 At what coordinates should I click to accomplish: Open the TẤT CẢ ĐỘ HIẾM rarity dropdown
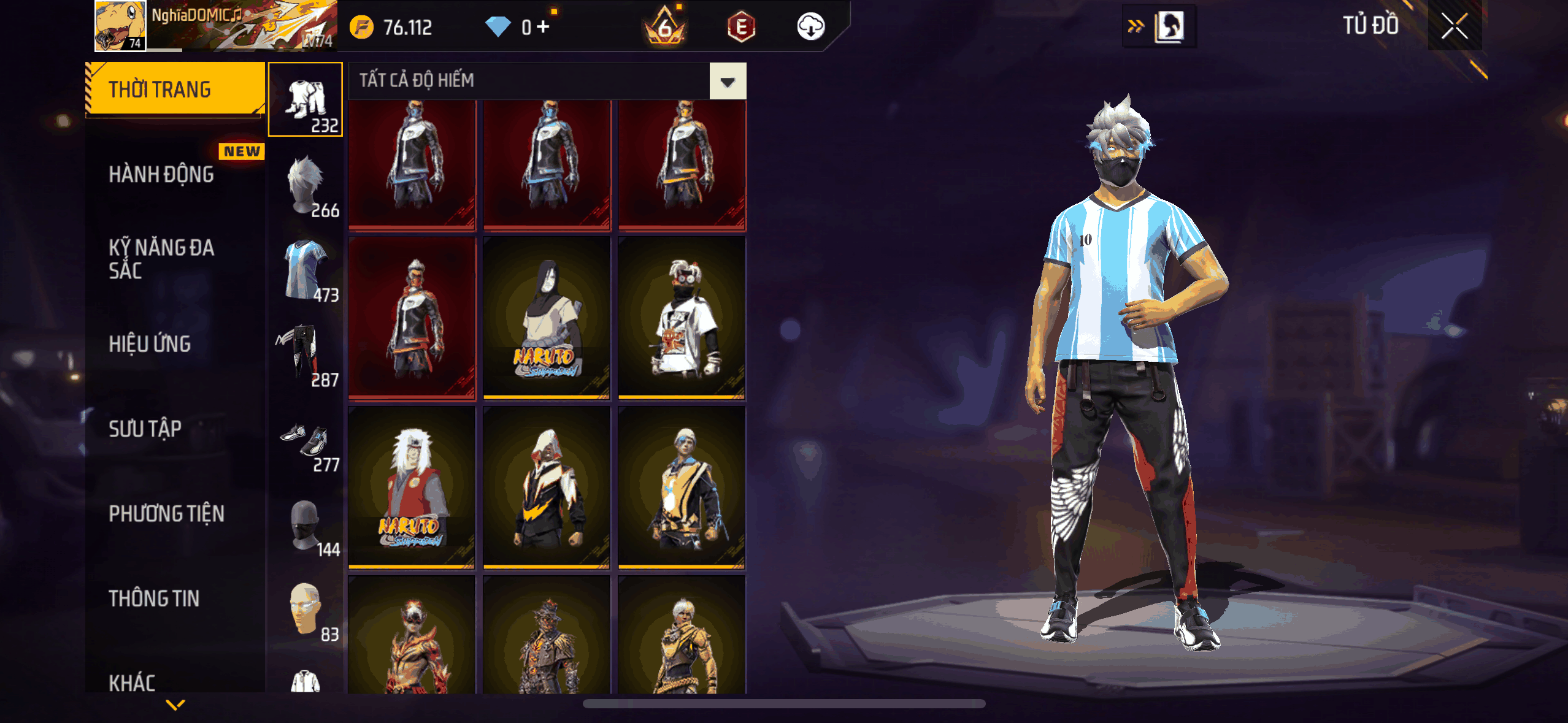click(728, 81)
